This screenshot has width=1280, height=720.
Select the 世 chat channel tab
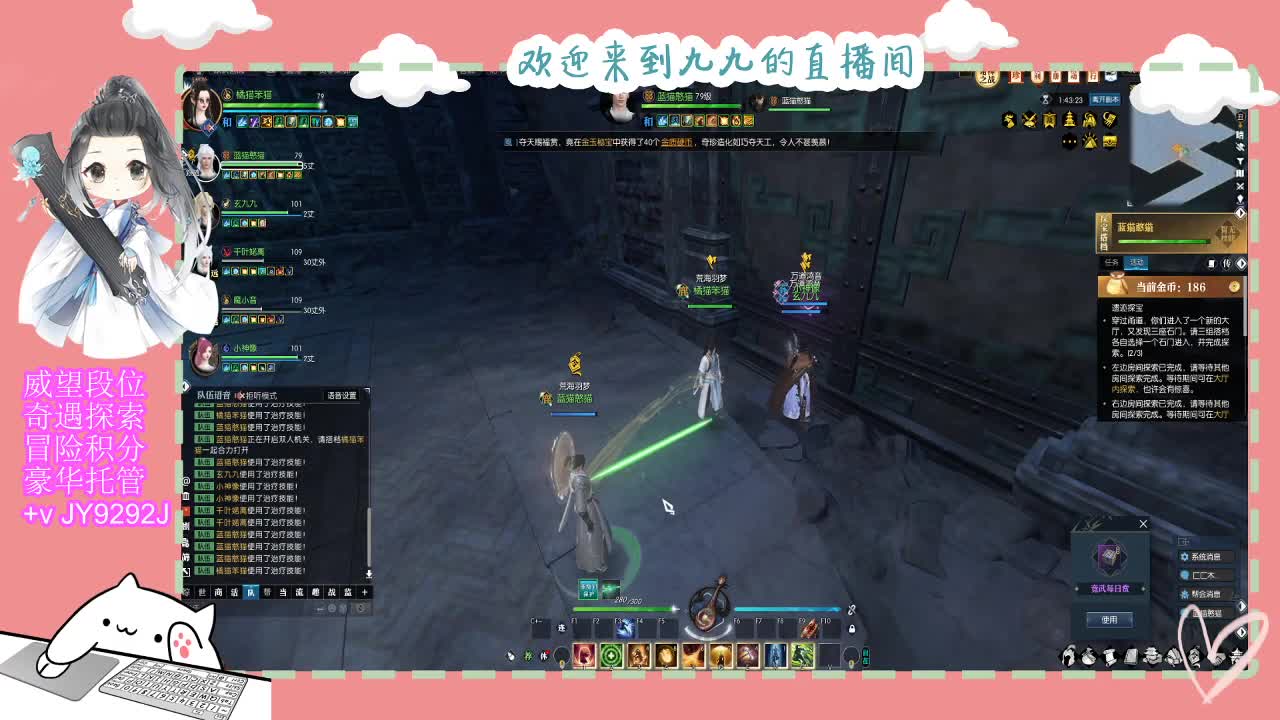(x=202, y=592)
